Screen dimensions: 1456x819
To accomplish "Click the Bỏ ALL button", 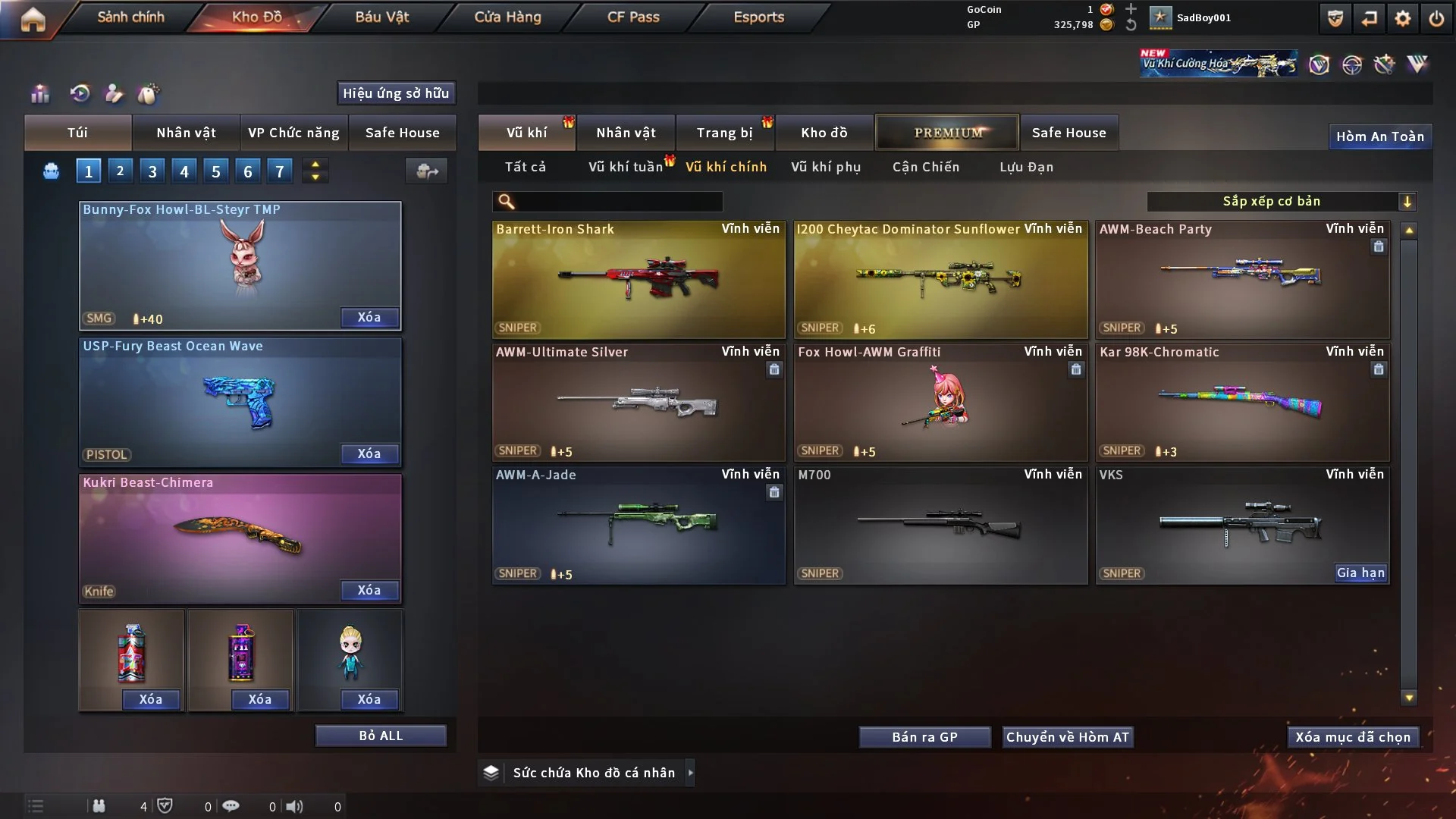I will [381, 736].
